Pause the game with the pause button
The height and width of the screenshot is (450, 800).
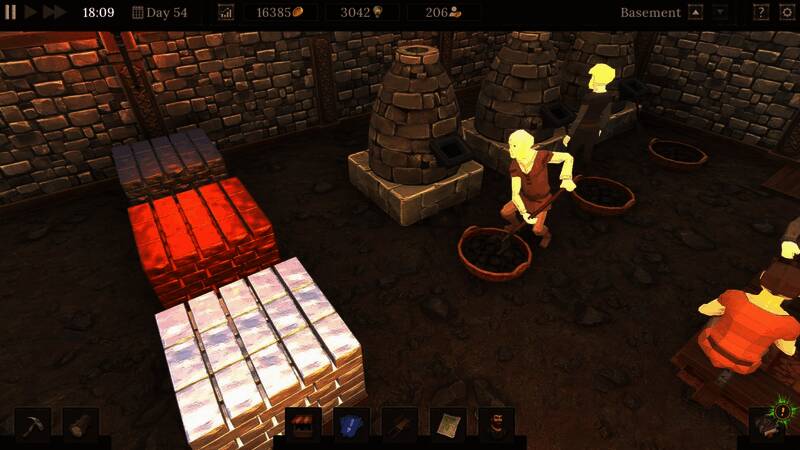(x=11, y=12)
